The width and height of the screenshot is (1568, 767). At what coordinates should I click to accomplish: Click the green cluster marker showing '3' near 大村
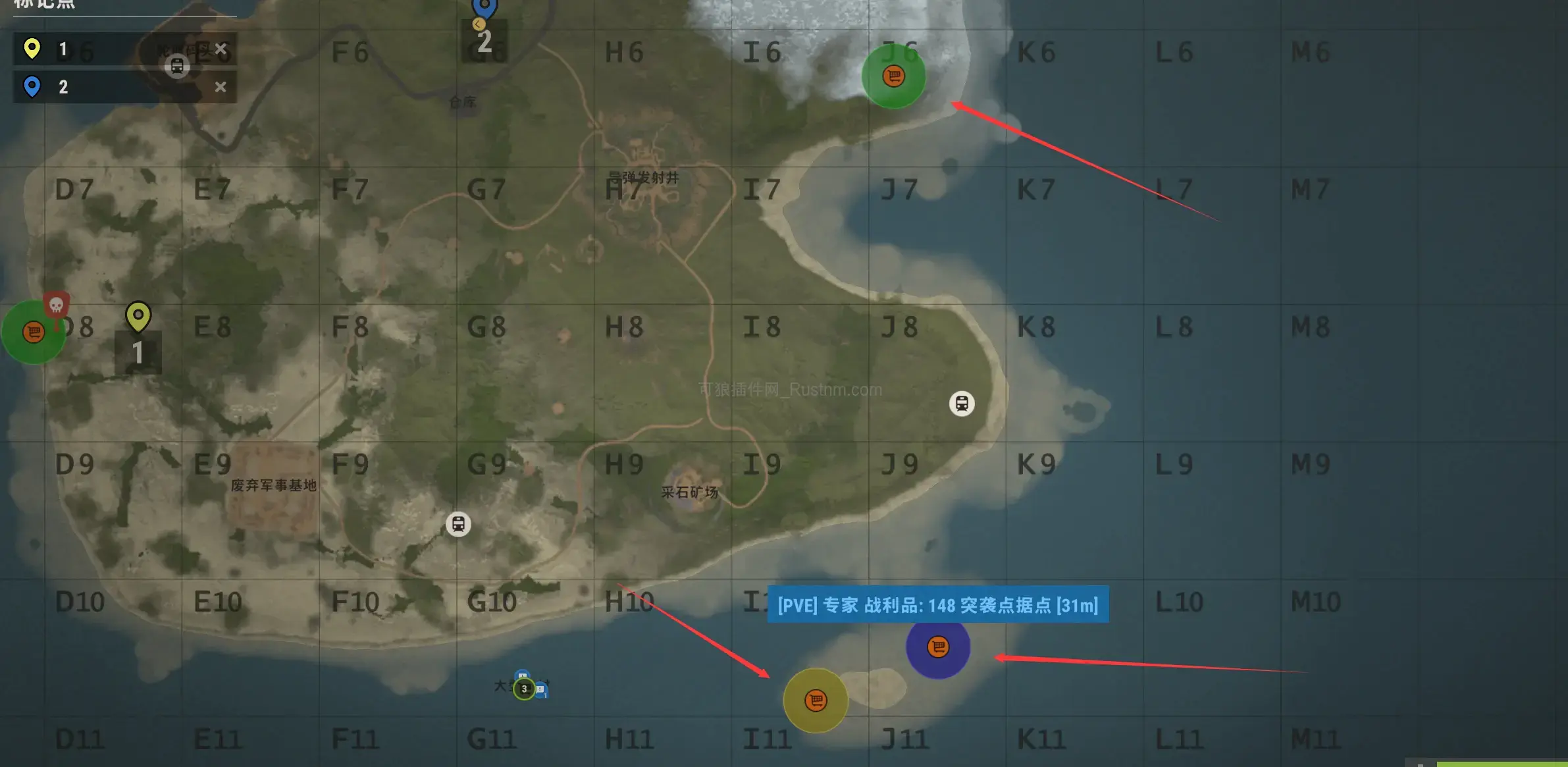[524, 689]
